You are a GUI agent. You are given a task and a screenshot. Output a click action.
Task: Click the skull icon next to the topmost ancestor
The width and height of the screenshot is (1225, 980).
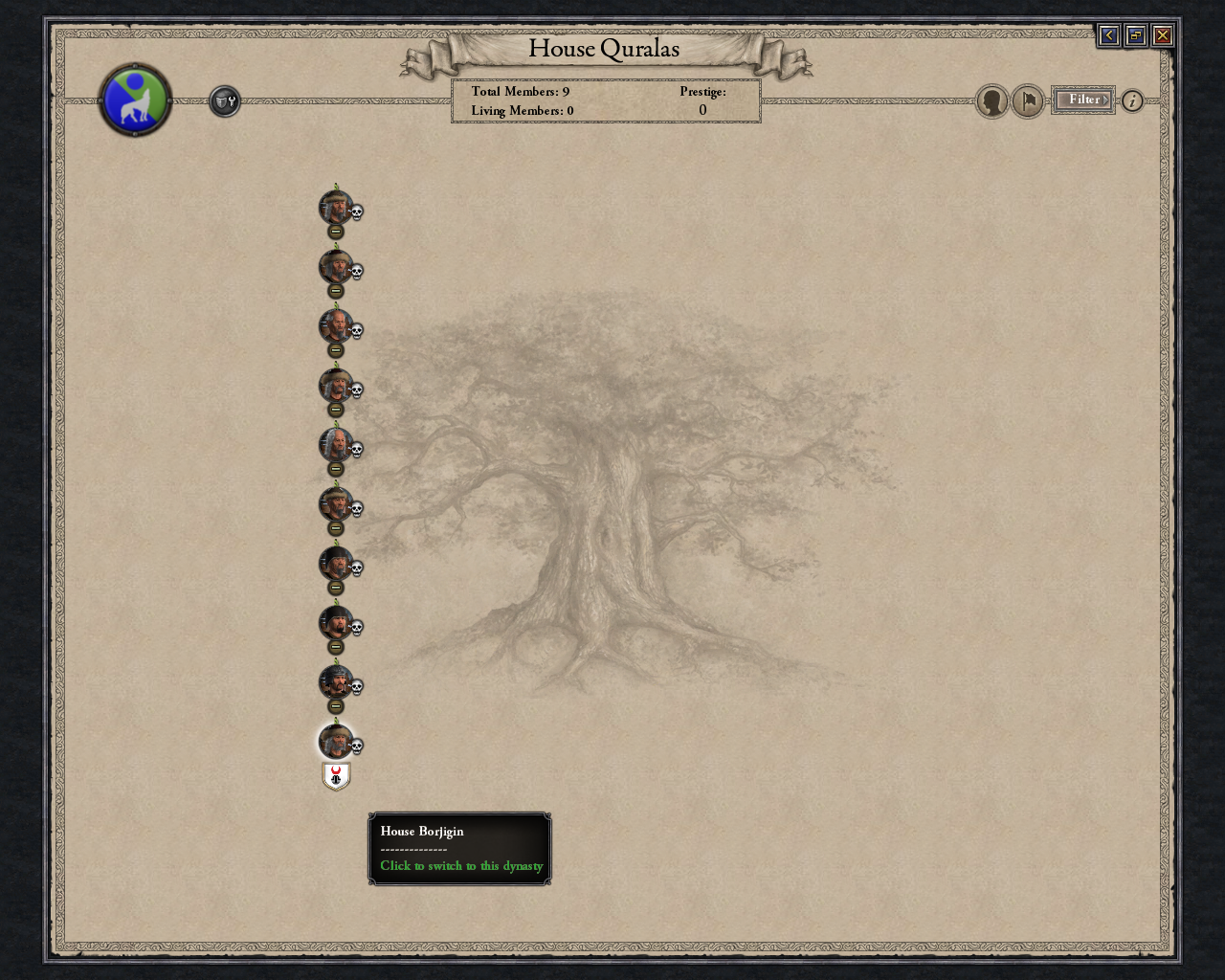[356, 212]
